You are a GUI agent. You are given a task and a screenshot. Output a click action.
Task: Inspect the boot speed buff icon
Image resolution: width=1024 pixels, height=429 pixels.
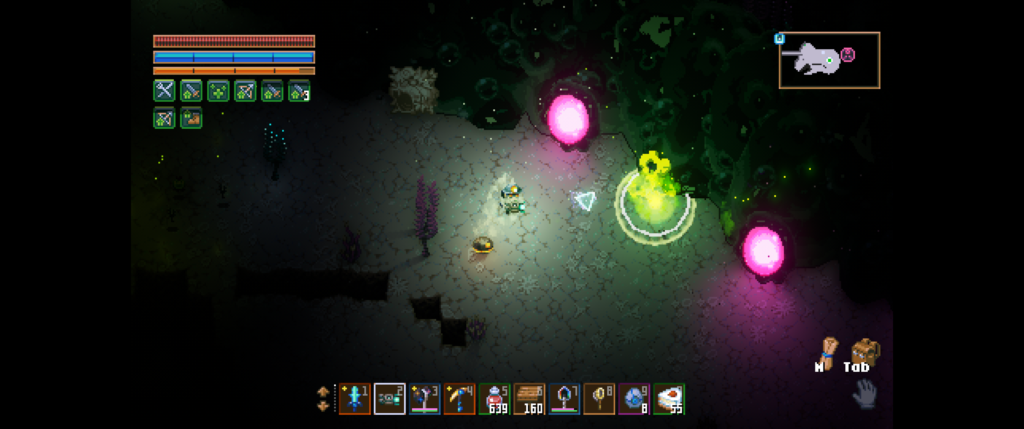[191, 118]
